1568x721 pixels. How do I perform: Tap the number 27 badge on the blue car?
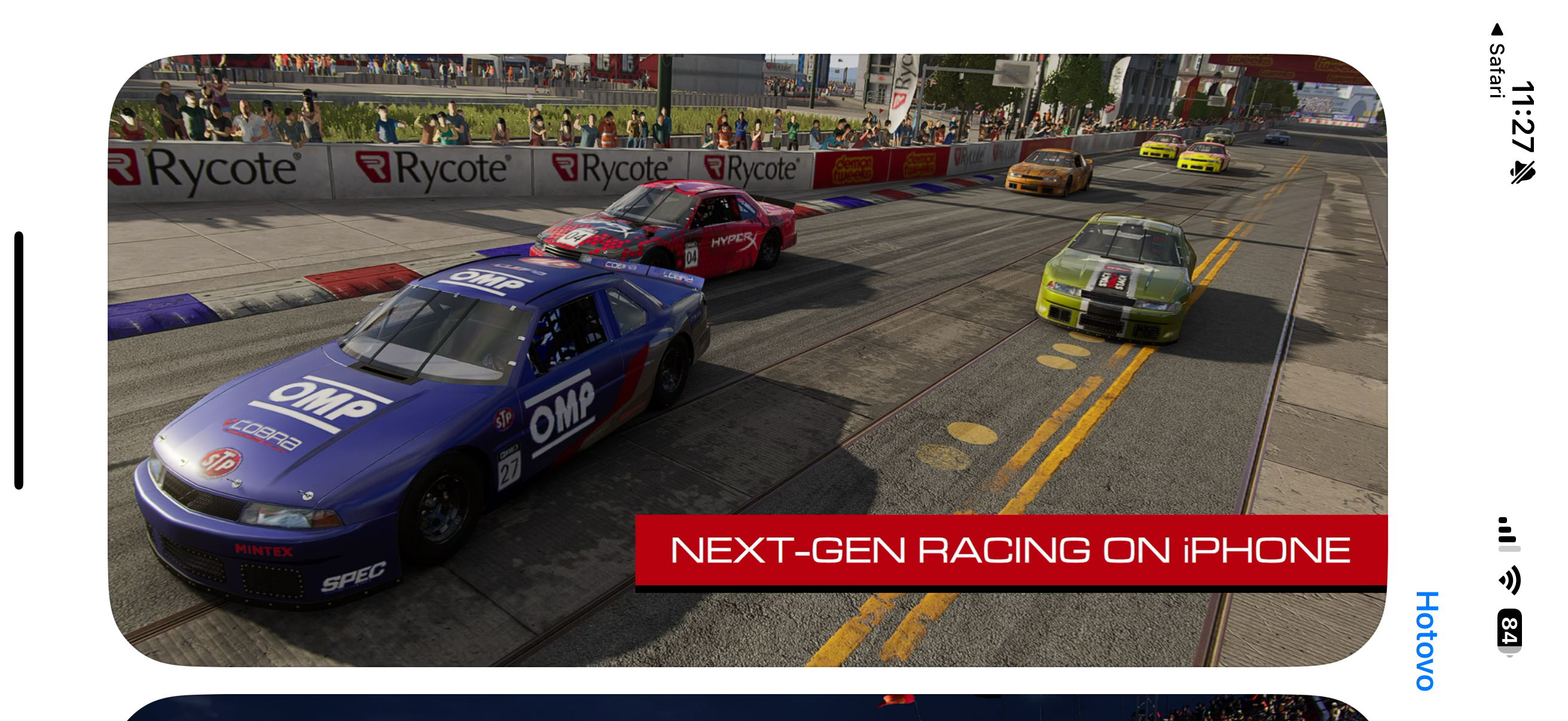510,469
